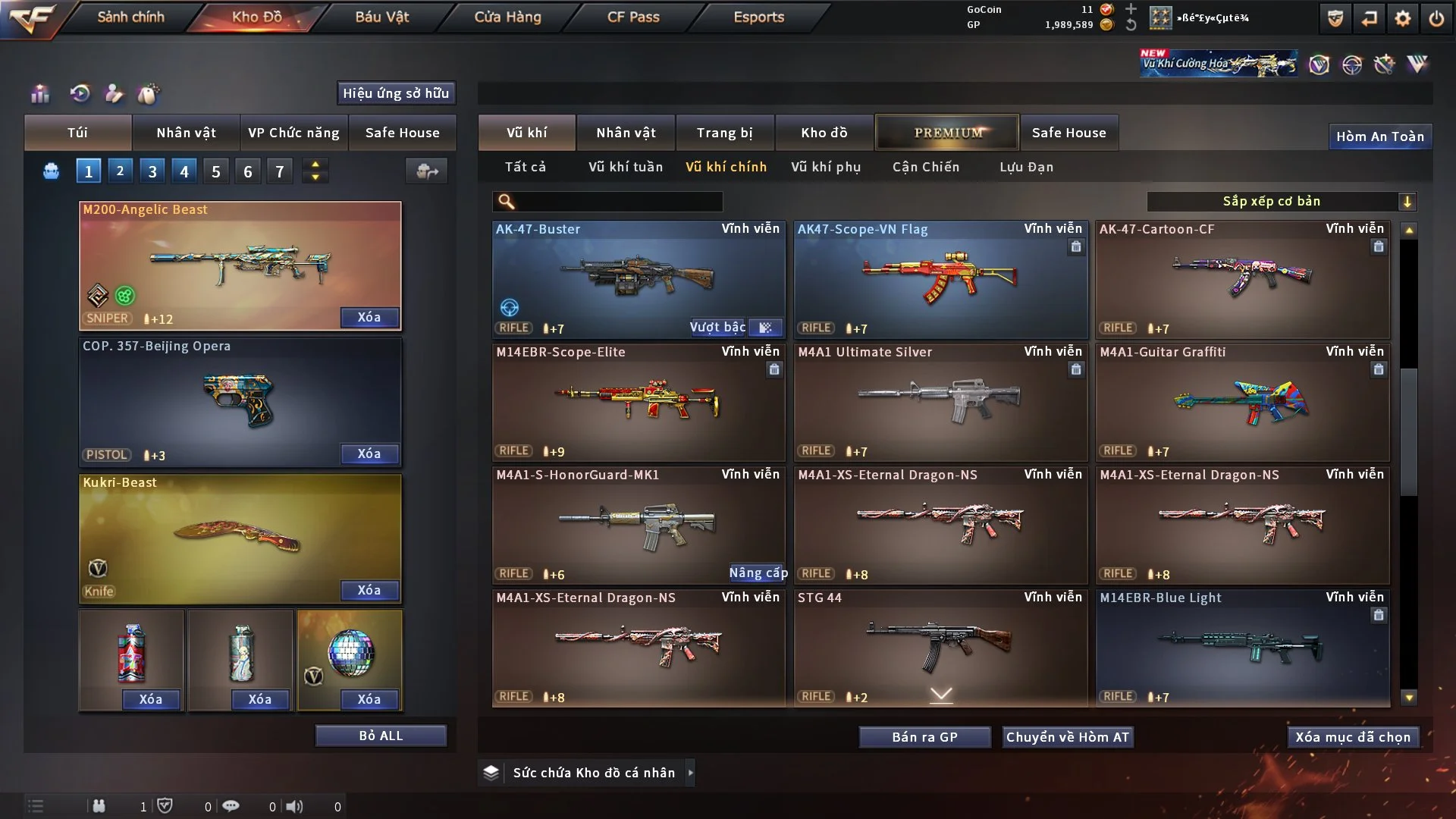
Task: Click the weapon search field
Action: [618, 202]
